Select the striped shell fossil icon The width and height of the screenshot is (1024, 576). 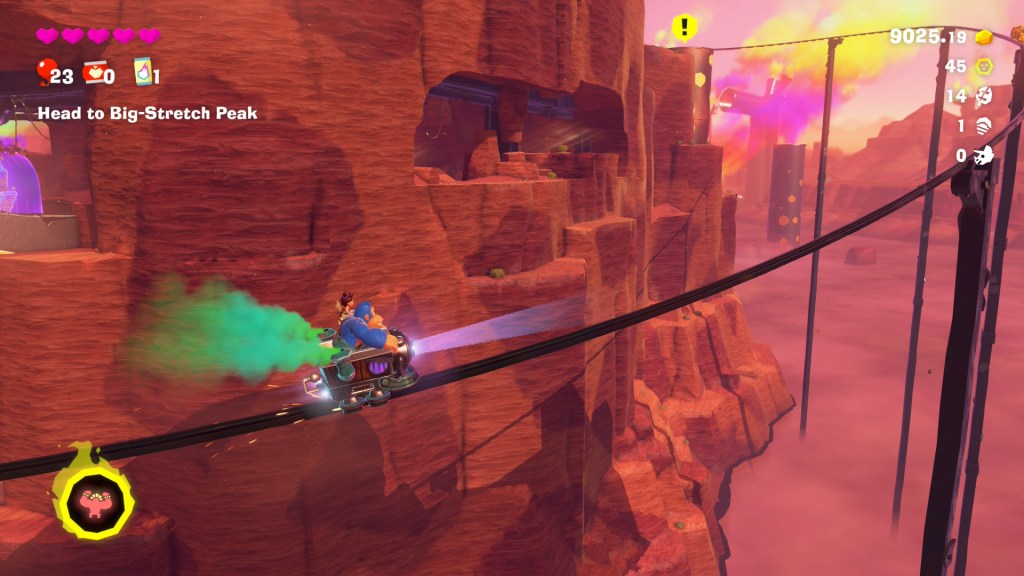pos(984,126)
